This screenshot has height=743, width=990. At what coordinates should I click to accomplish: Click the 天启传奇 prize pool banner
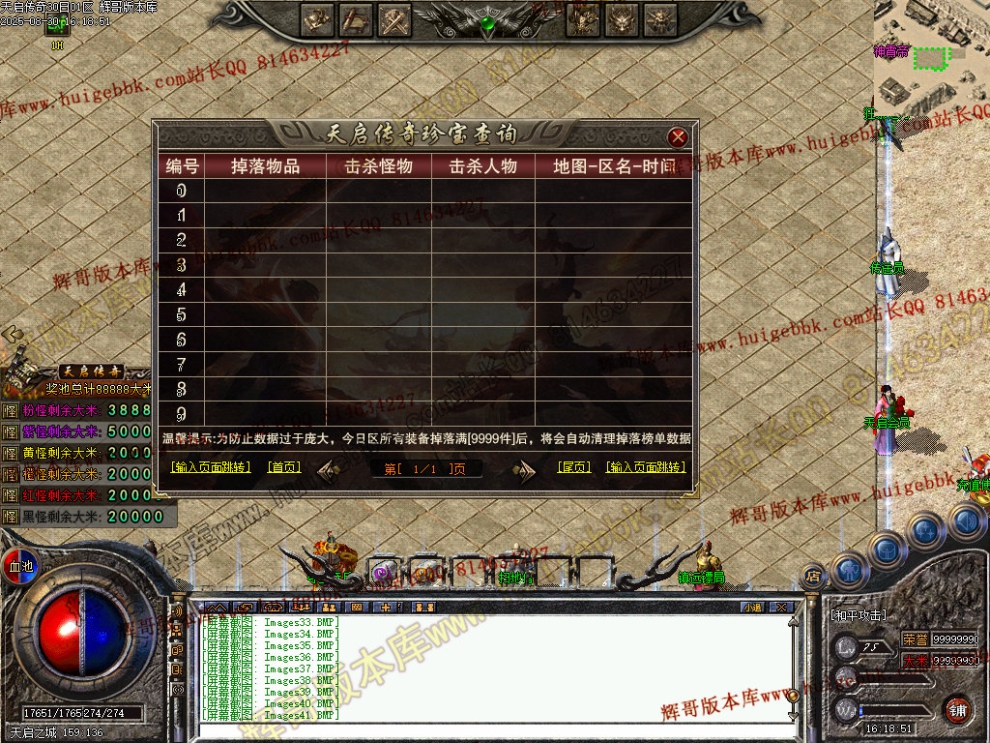90,372
